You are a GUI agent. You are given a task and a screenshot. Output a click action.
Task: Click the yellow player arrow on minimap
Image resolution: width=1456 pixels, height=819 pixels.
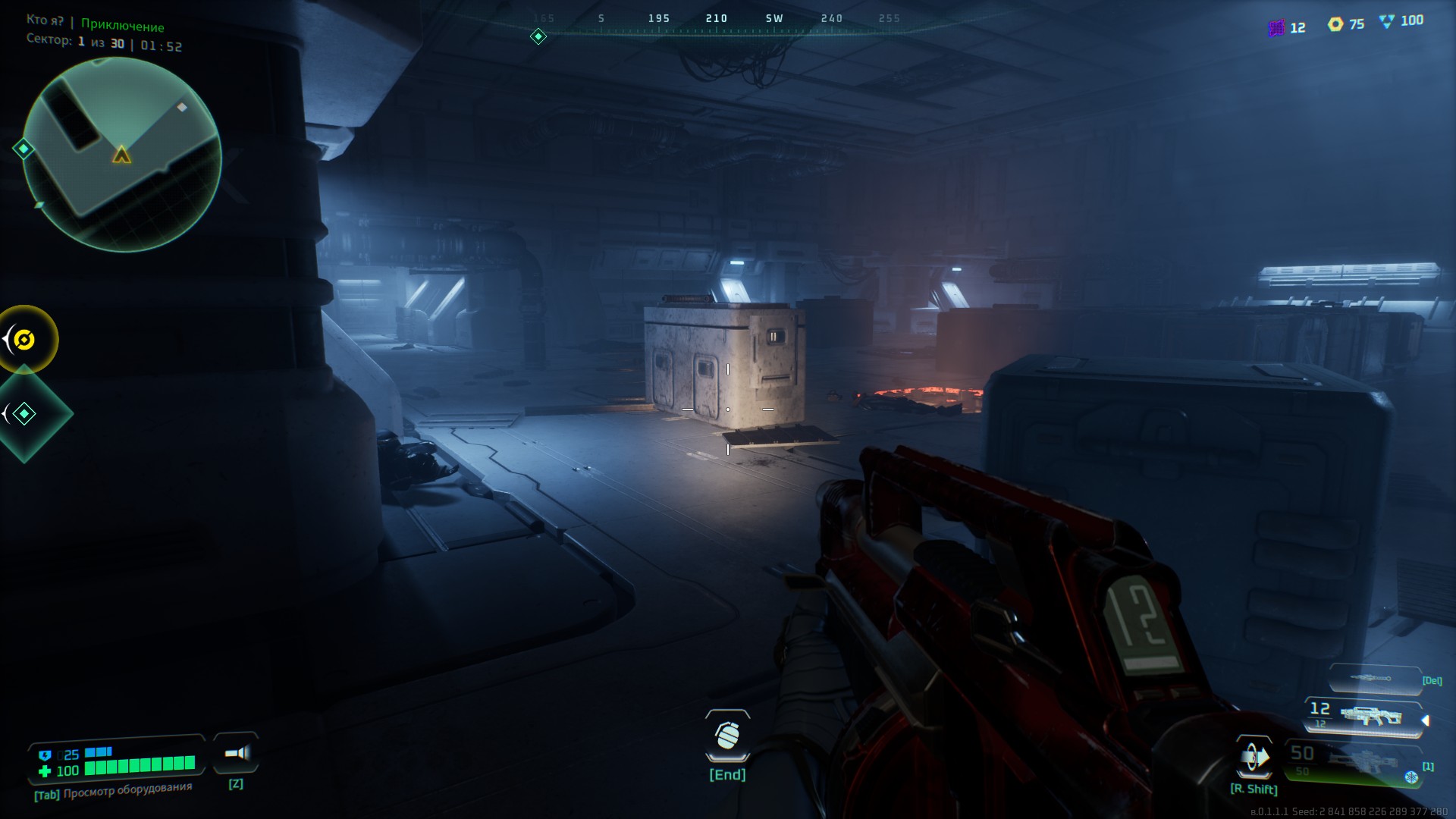pos(121,155)
